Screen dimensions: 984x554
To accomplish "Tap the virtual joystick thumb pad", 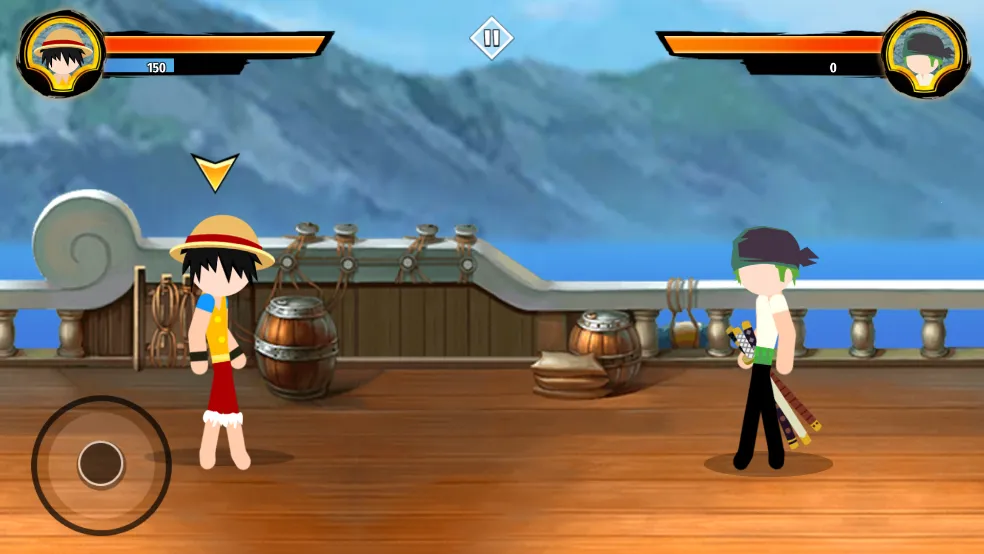I will click(101, 464).
